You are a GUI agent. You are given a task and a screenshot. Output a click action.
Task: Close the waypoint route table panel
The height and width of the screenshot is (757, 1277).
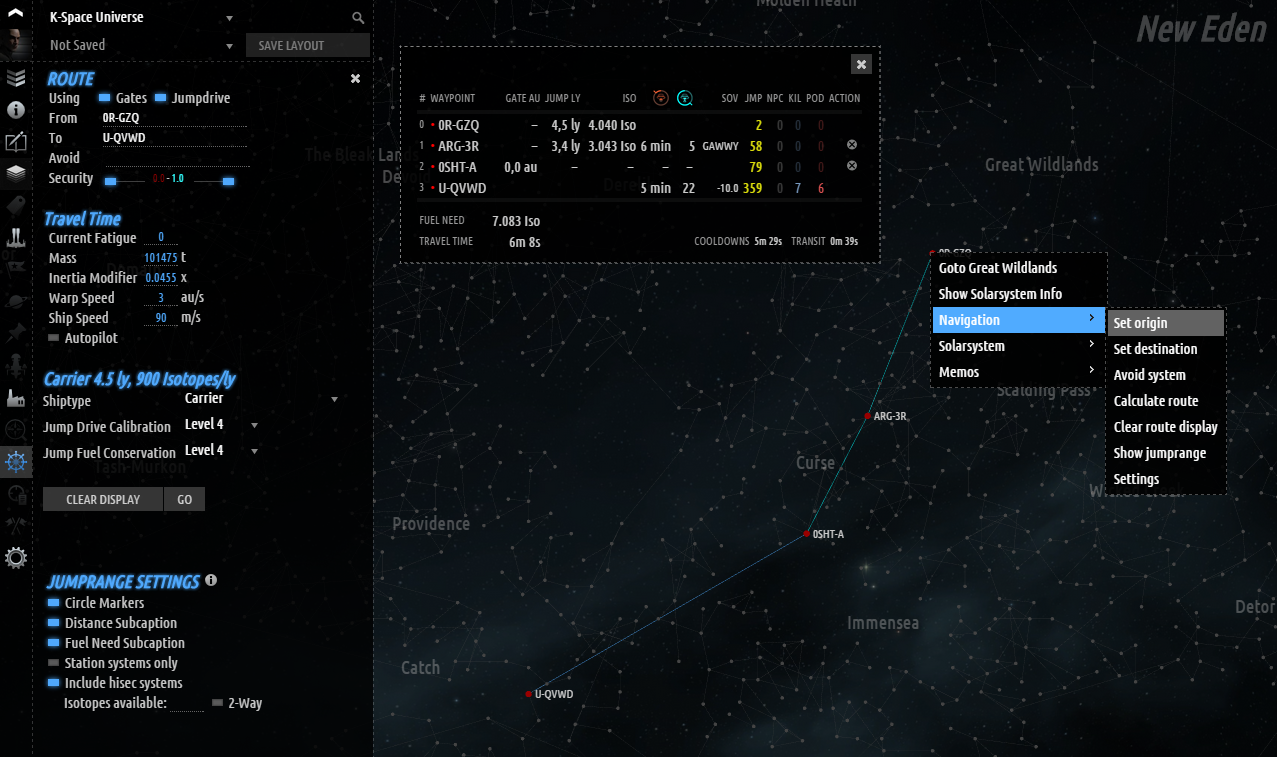coord(861,64)
